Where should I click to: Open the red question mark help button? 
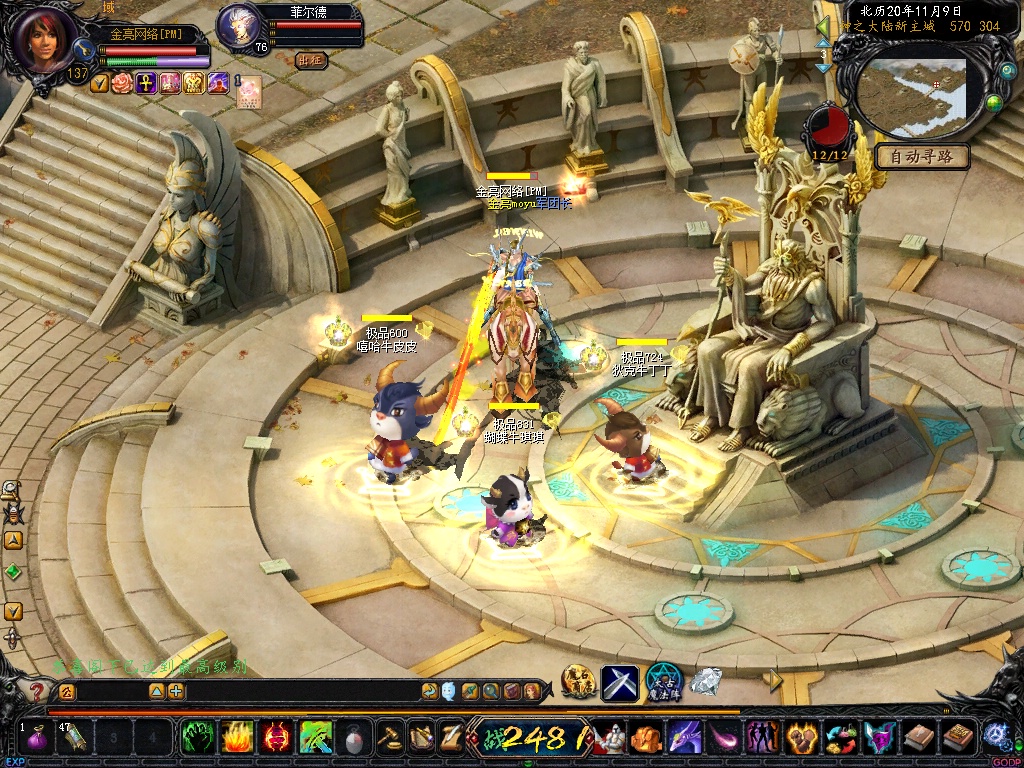point(37,691)
